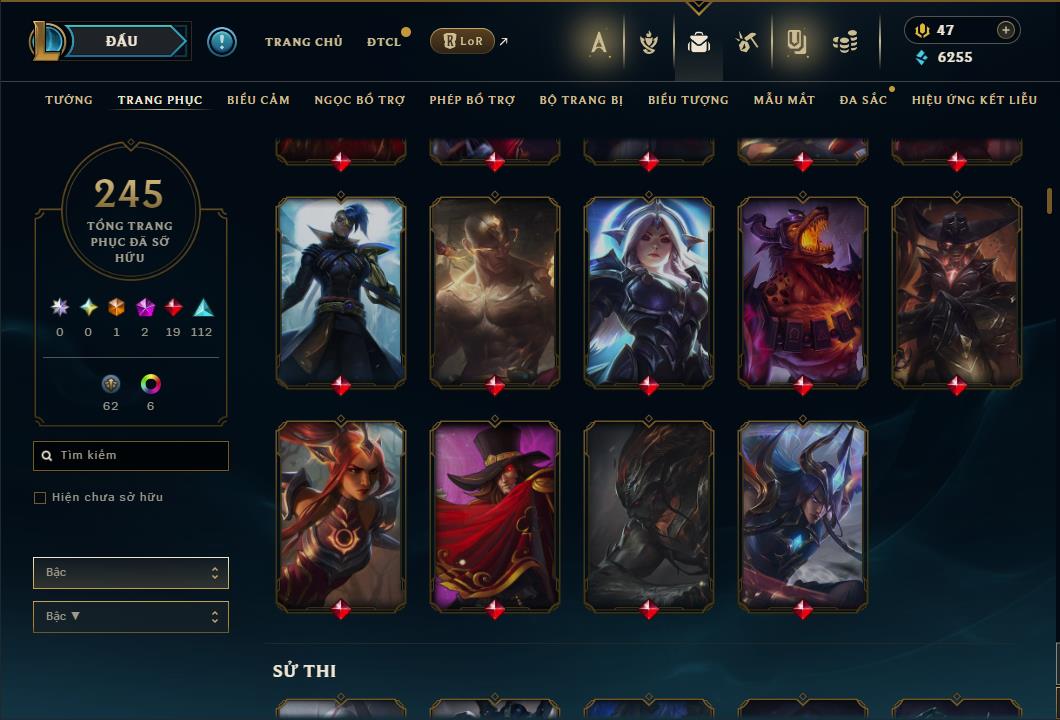Open the backpack collection icon
The width and height of the screenshot is (1060, 720).
tap(699, 42)
